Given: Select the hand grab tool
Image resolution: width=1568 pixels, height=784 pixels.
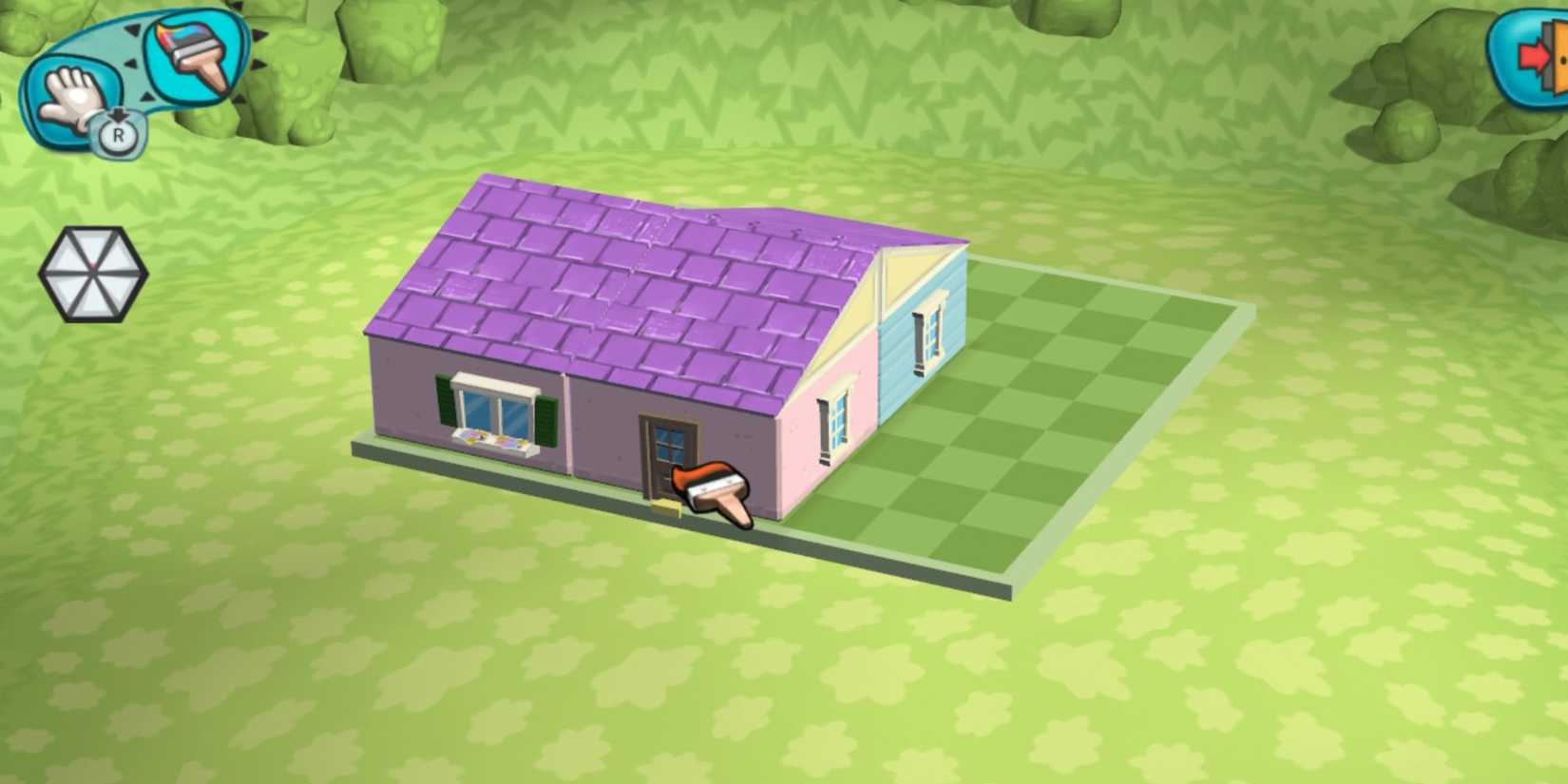Looking at the screenshot, I should pyautogui.click(x=71, y=95).
